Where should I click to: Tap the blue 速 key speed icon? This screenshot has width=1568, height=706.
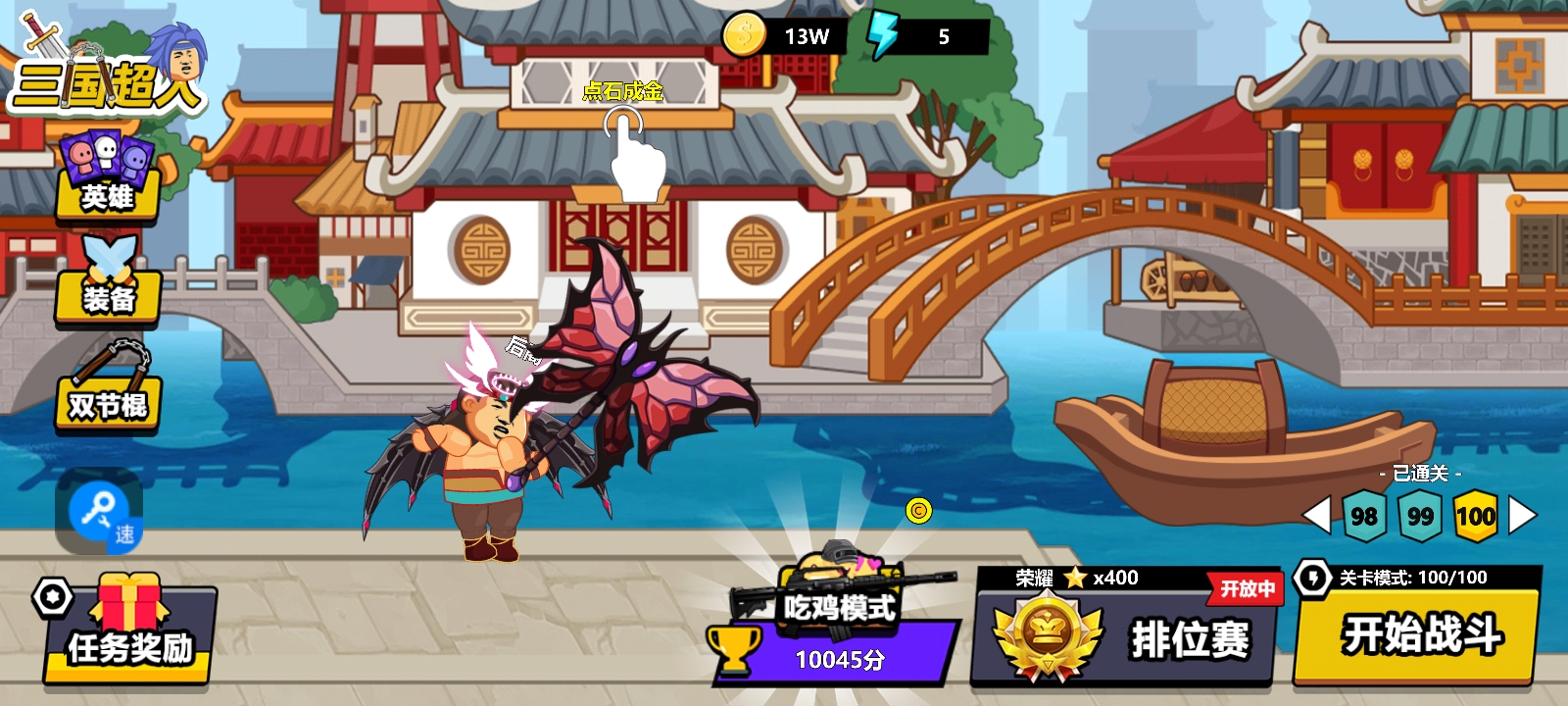pos(100,511)
